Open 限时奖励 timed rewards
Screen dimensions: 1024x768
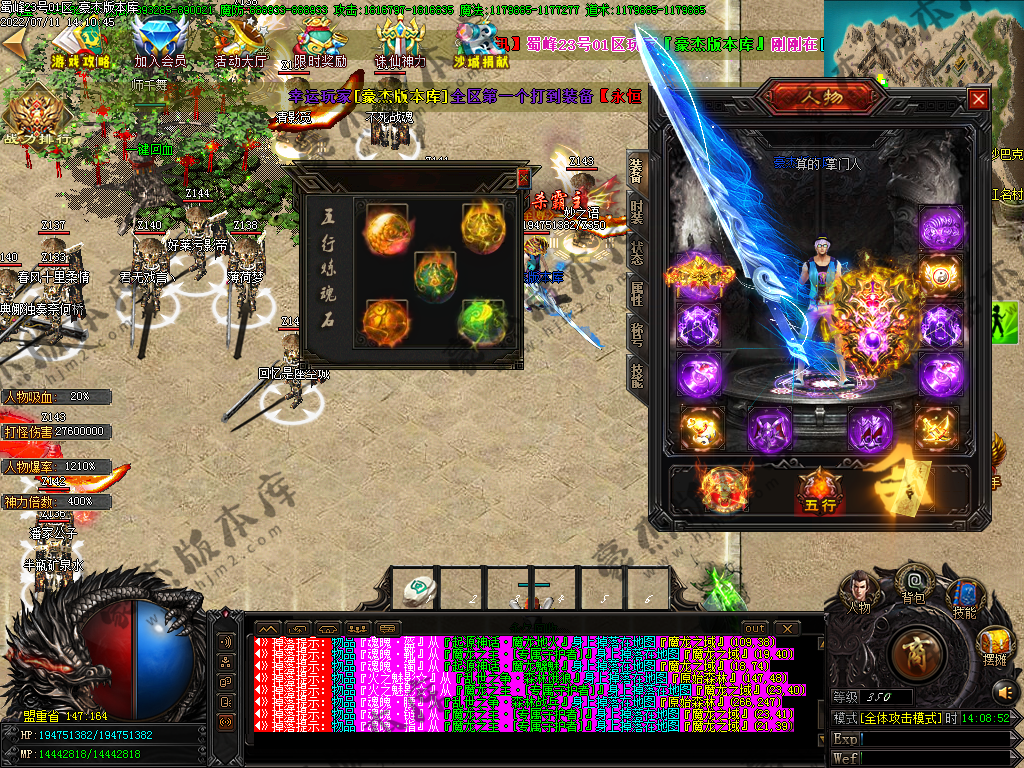click(320, 45)
